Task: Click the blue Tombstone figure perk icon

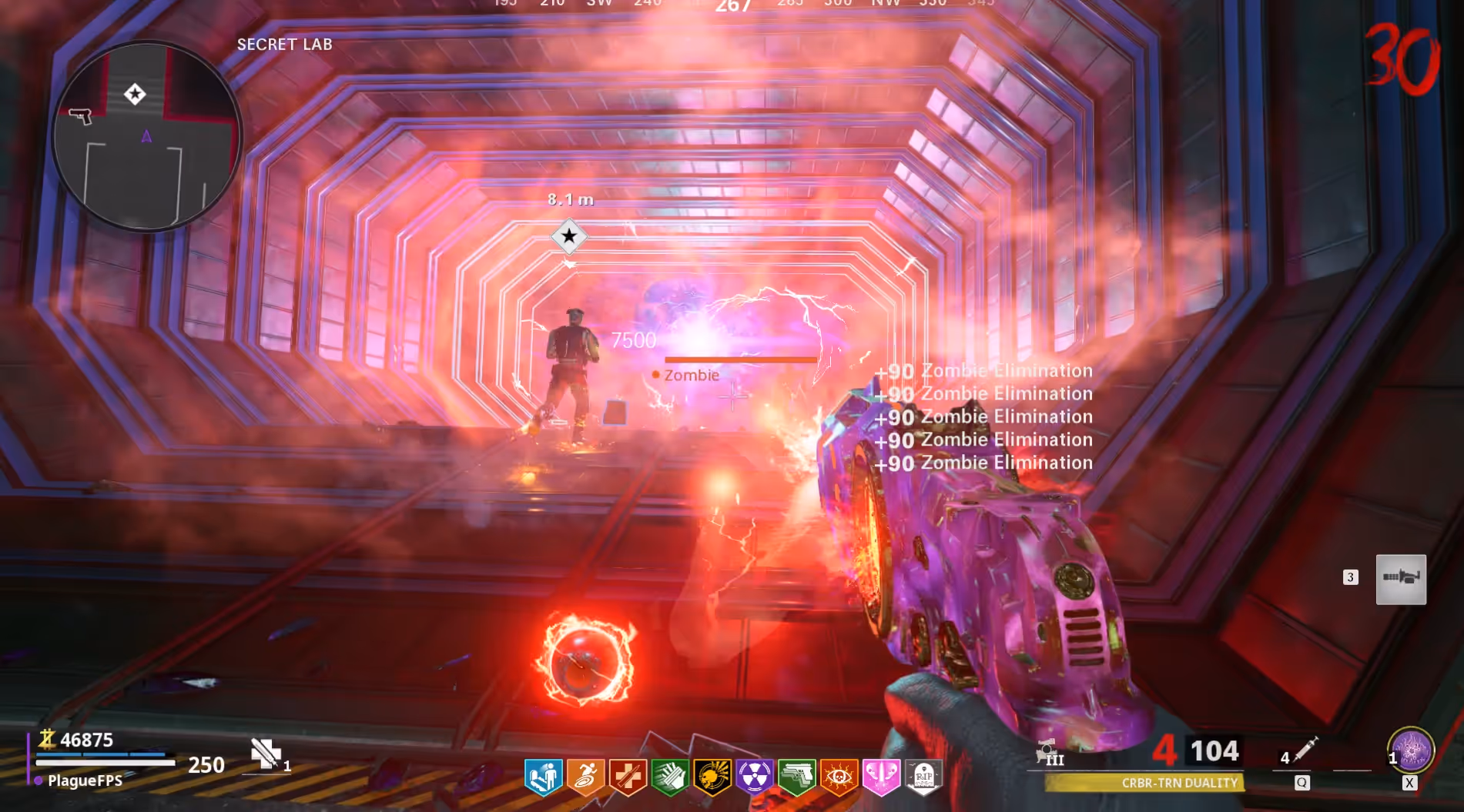Action: pyautogui.click(x=543, y=776)
